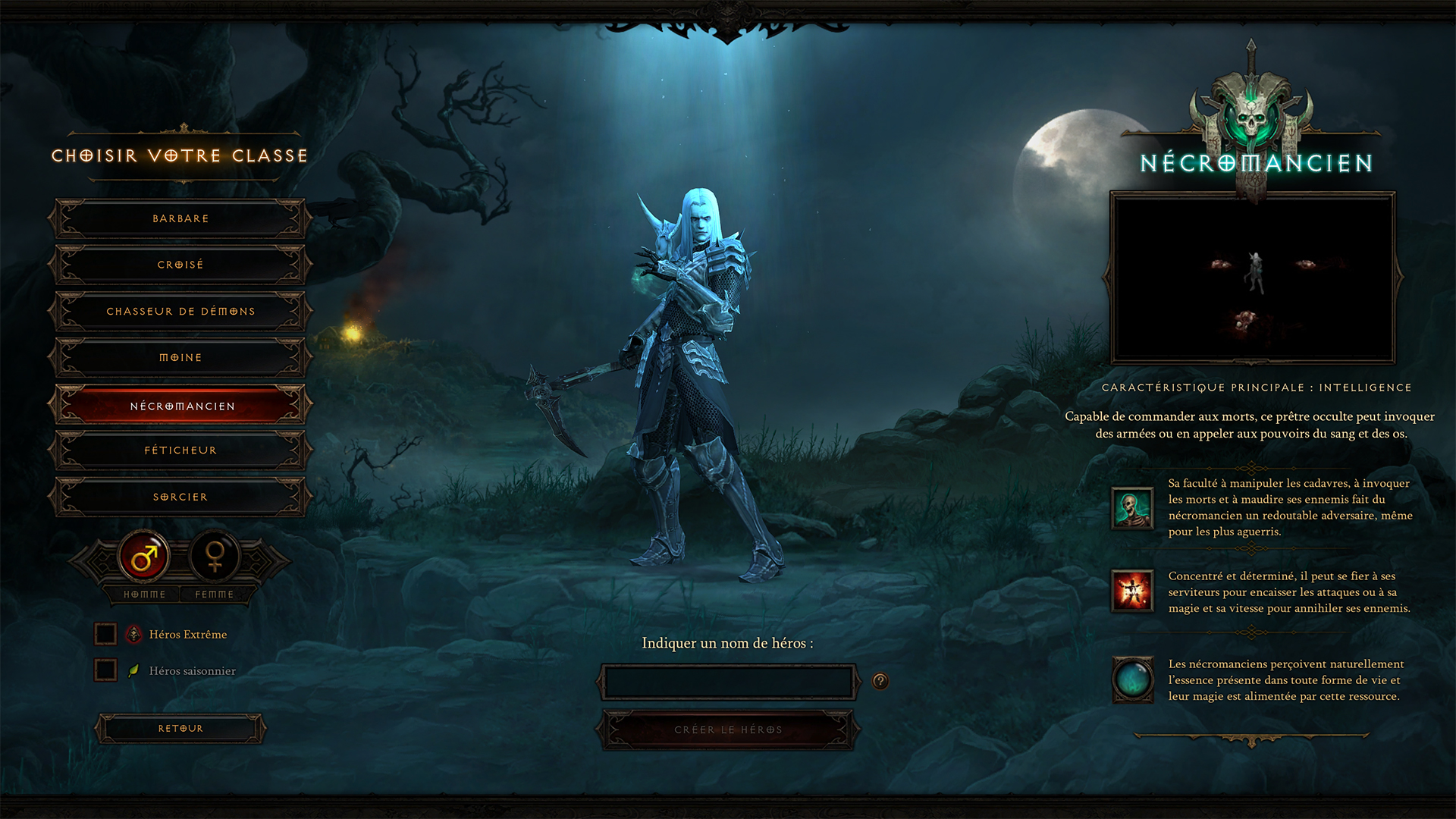Screen dimensions: 1456x819
Task: Select the Barbare class
Action: 180,218
